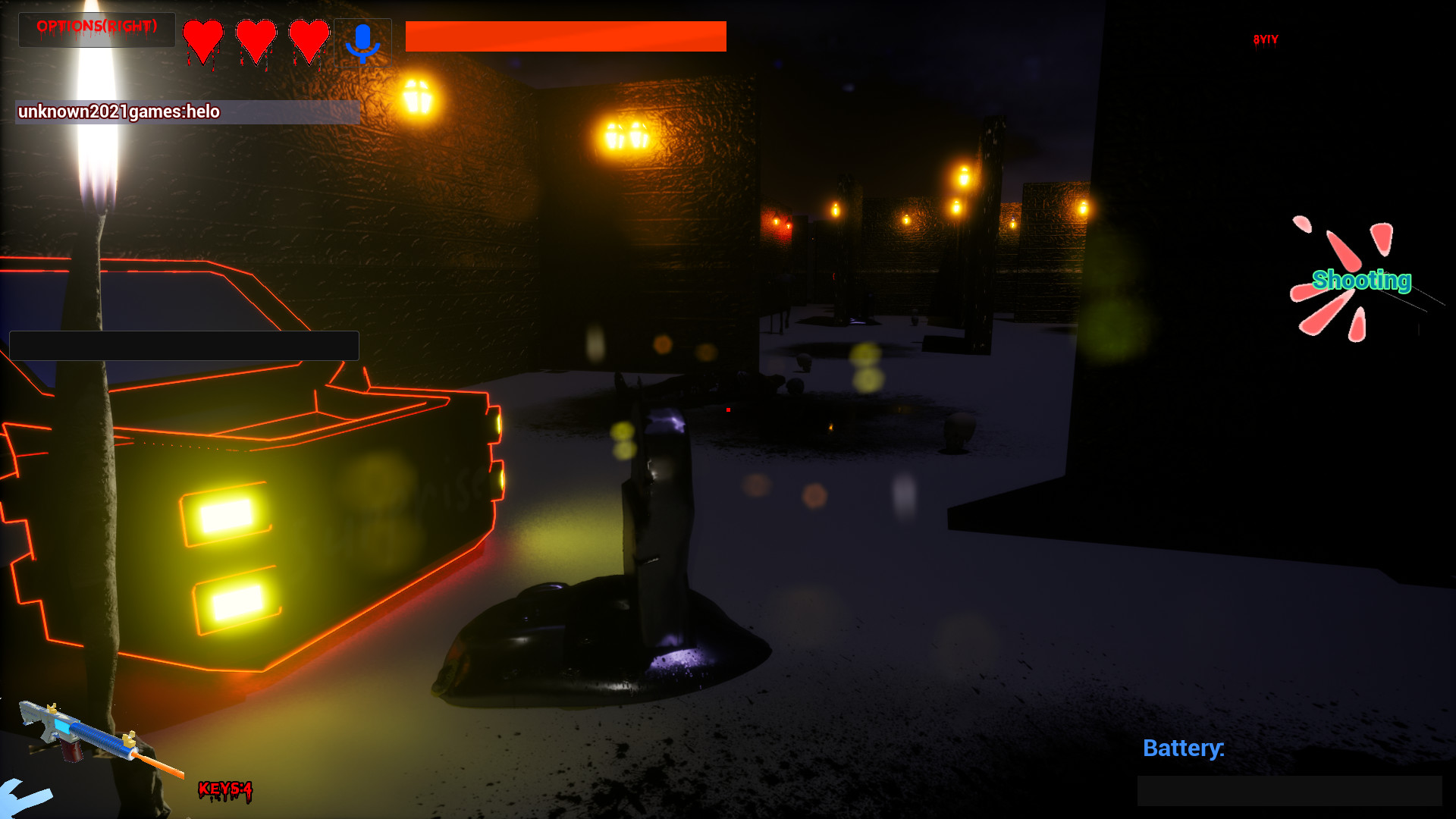Select the first heart icon

(x=202, y=38)
